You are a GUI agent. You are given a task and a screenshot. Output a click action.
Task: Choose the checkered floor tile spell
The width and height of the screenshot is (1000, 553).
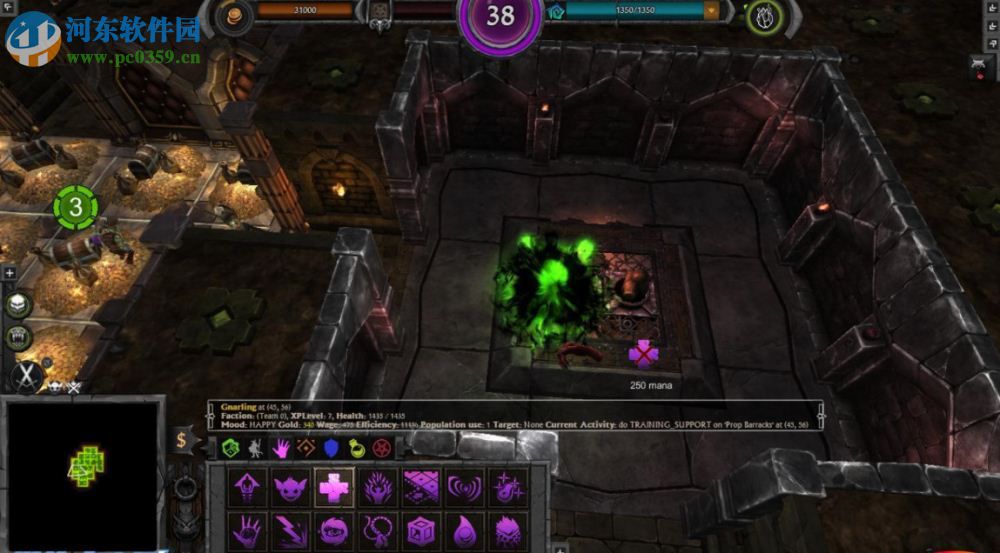click(x=421, y=488)
